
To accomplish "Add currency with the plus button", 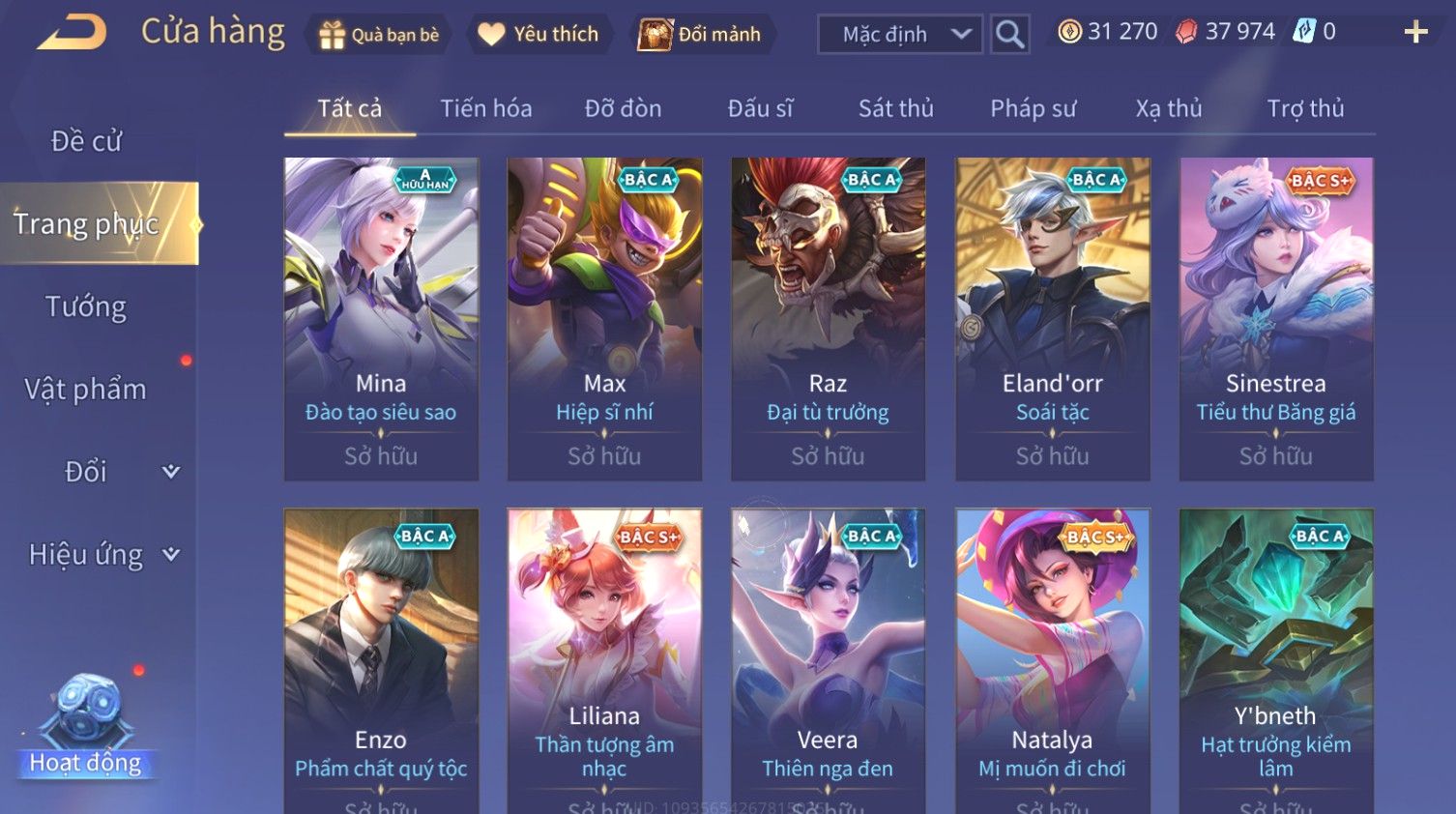I will 1415,33.
